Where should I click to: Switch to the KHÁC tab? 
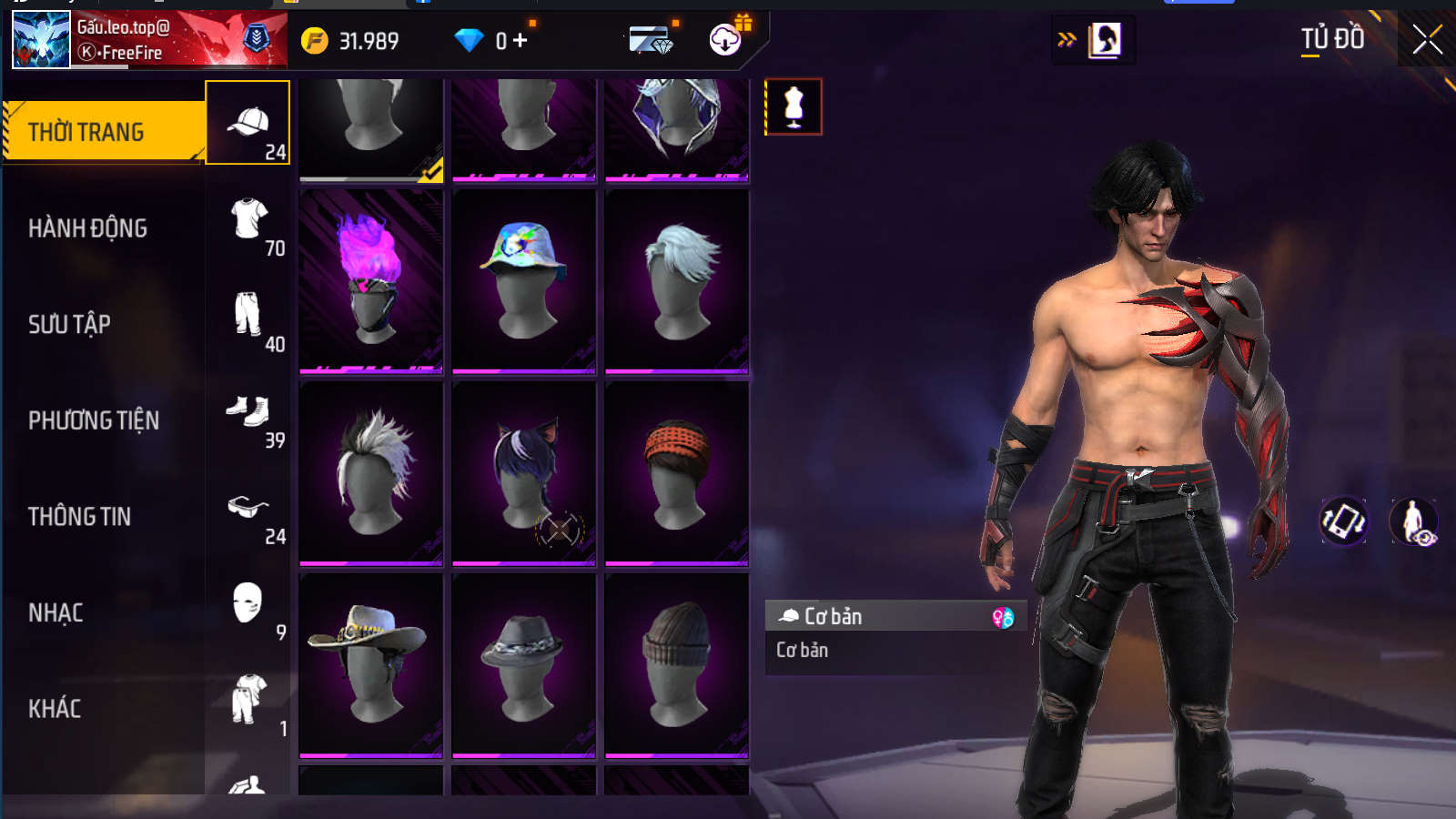(55, 709)
